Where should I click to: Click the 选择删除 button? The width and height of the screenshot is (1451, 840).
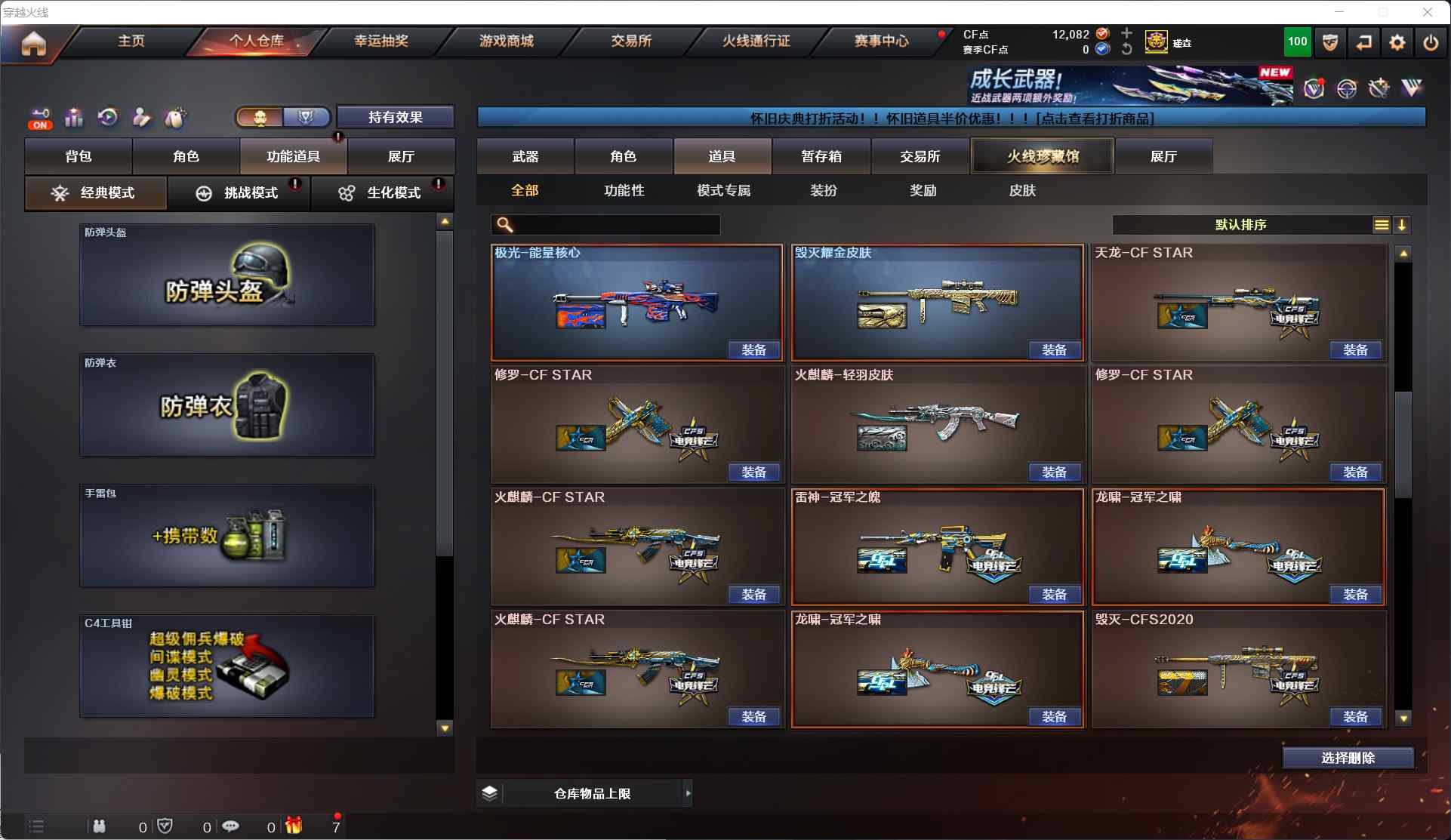(x=1348, y=758)
